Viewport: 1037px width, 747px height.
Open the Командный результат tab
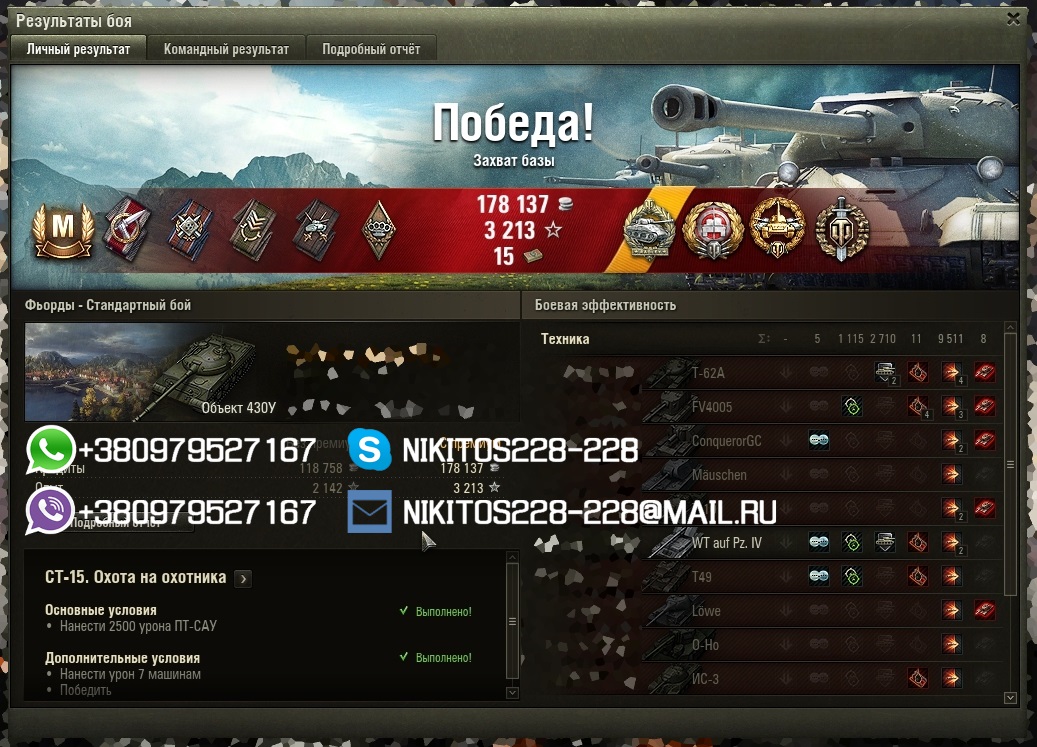tap(226, 49)
